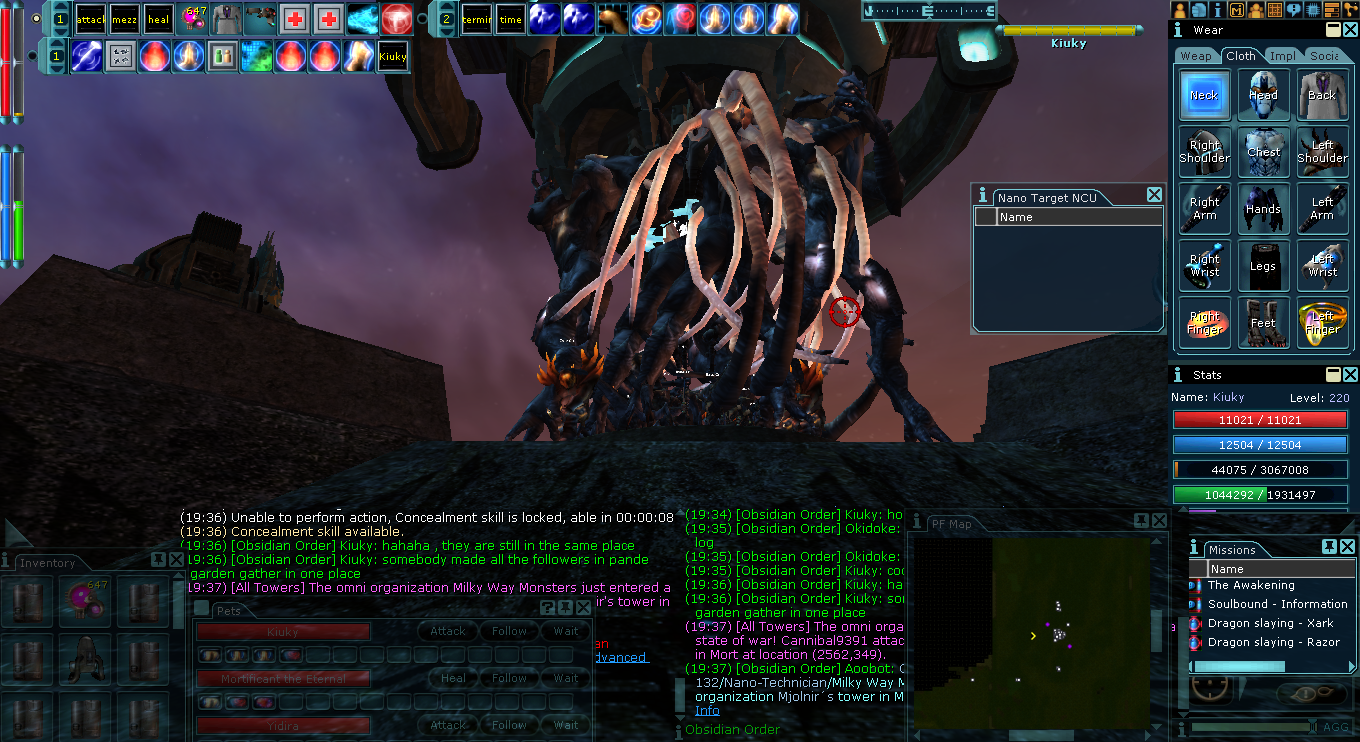Select the Neck equipment slot

pyautogui.click(x=1204, y=95)
